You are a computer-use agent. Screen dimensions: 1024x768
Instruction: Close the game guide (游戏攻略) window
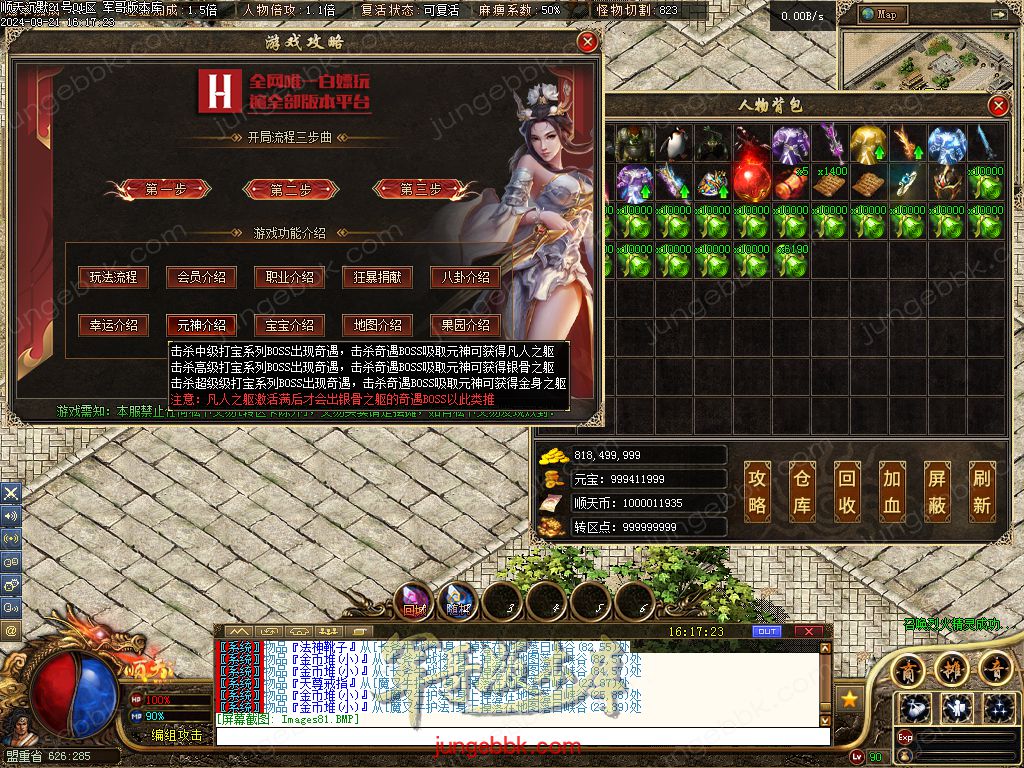point(588,42)
